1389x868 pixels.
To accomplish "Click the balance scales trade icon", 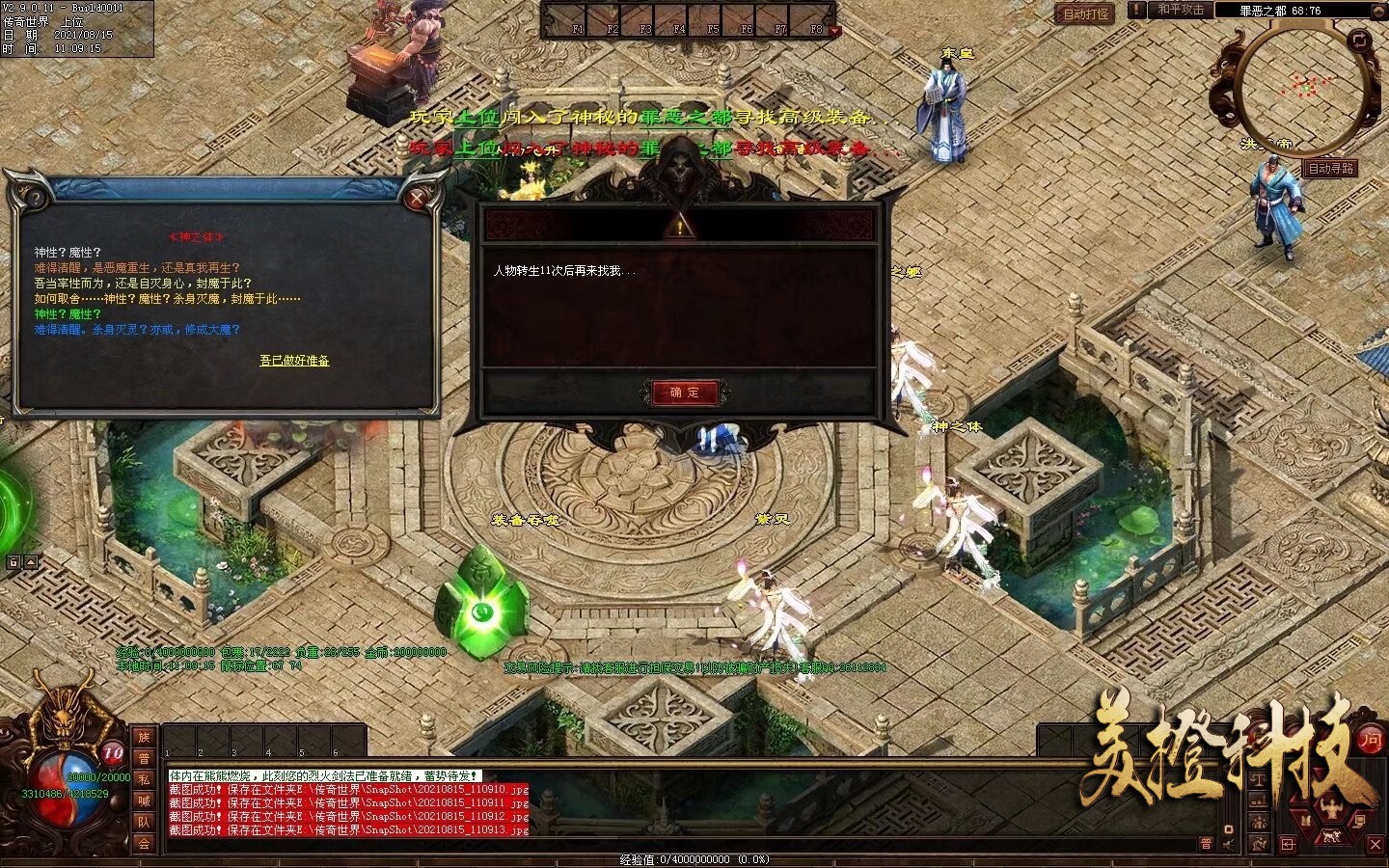I will (x=1260, y=779).
